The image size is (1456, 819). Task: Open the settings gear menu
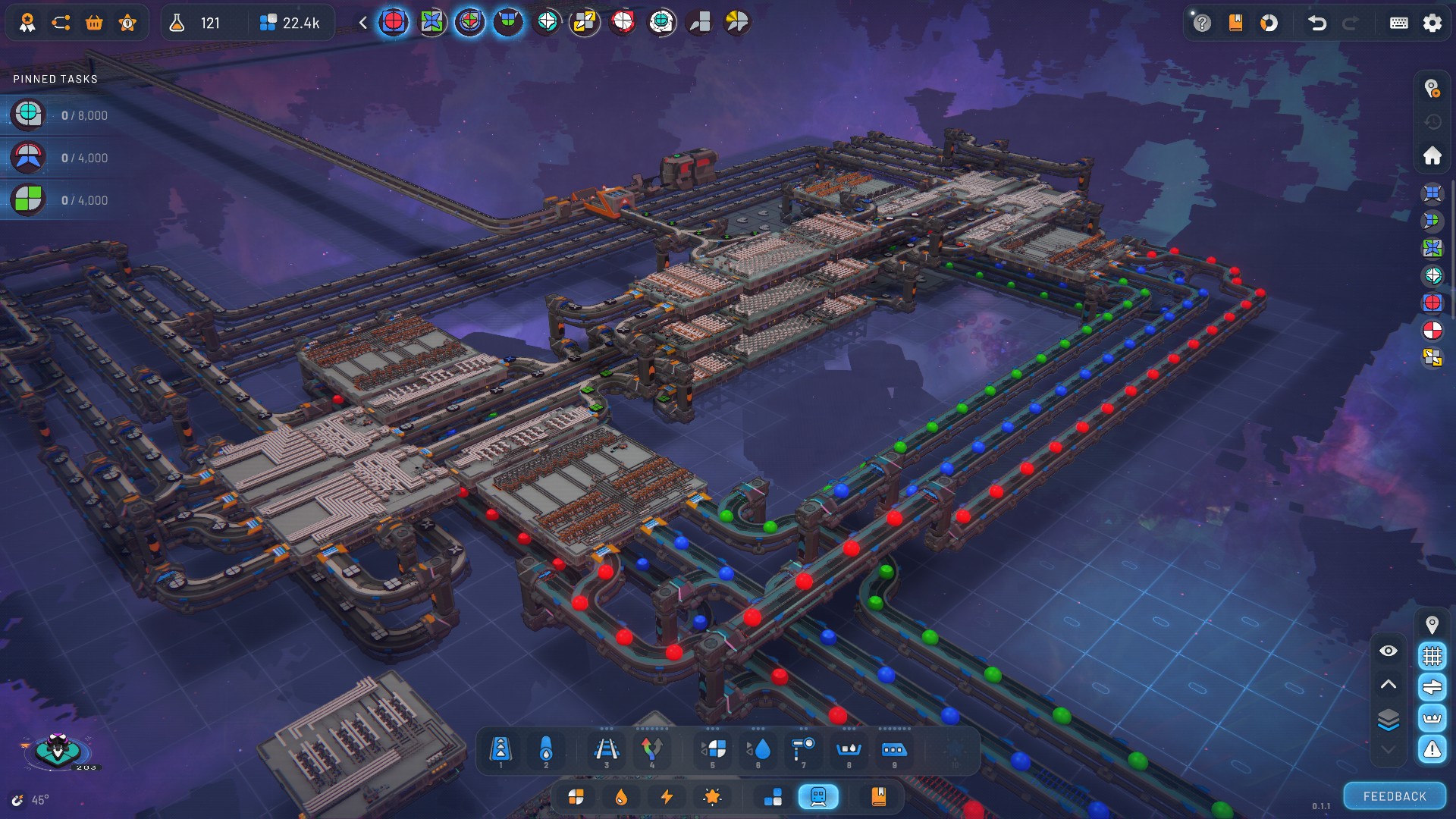click(x=1432, y=23)
